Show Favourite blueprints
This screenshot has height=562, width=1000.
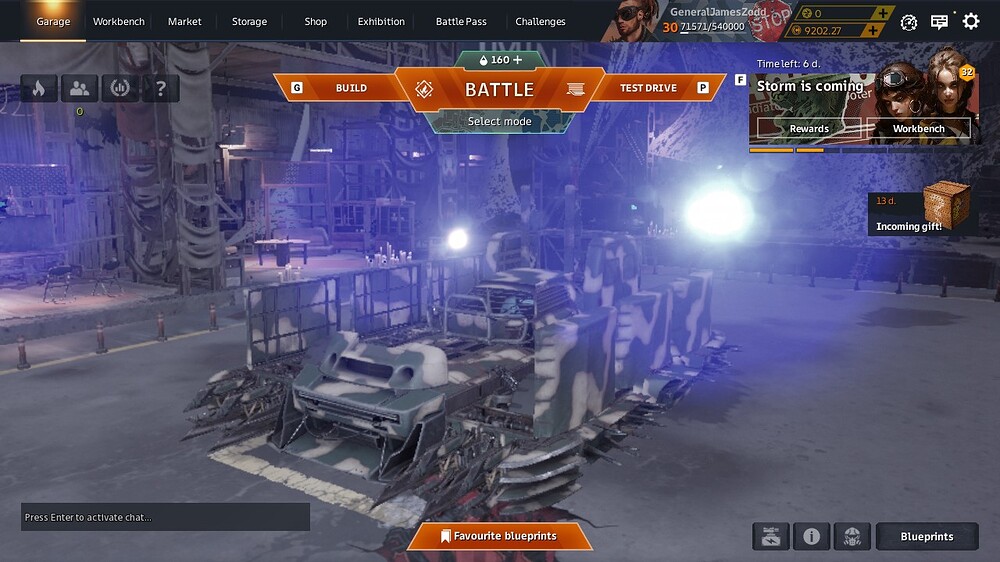(499, 536)
